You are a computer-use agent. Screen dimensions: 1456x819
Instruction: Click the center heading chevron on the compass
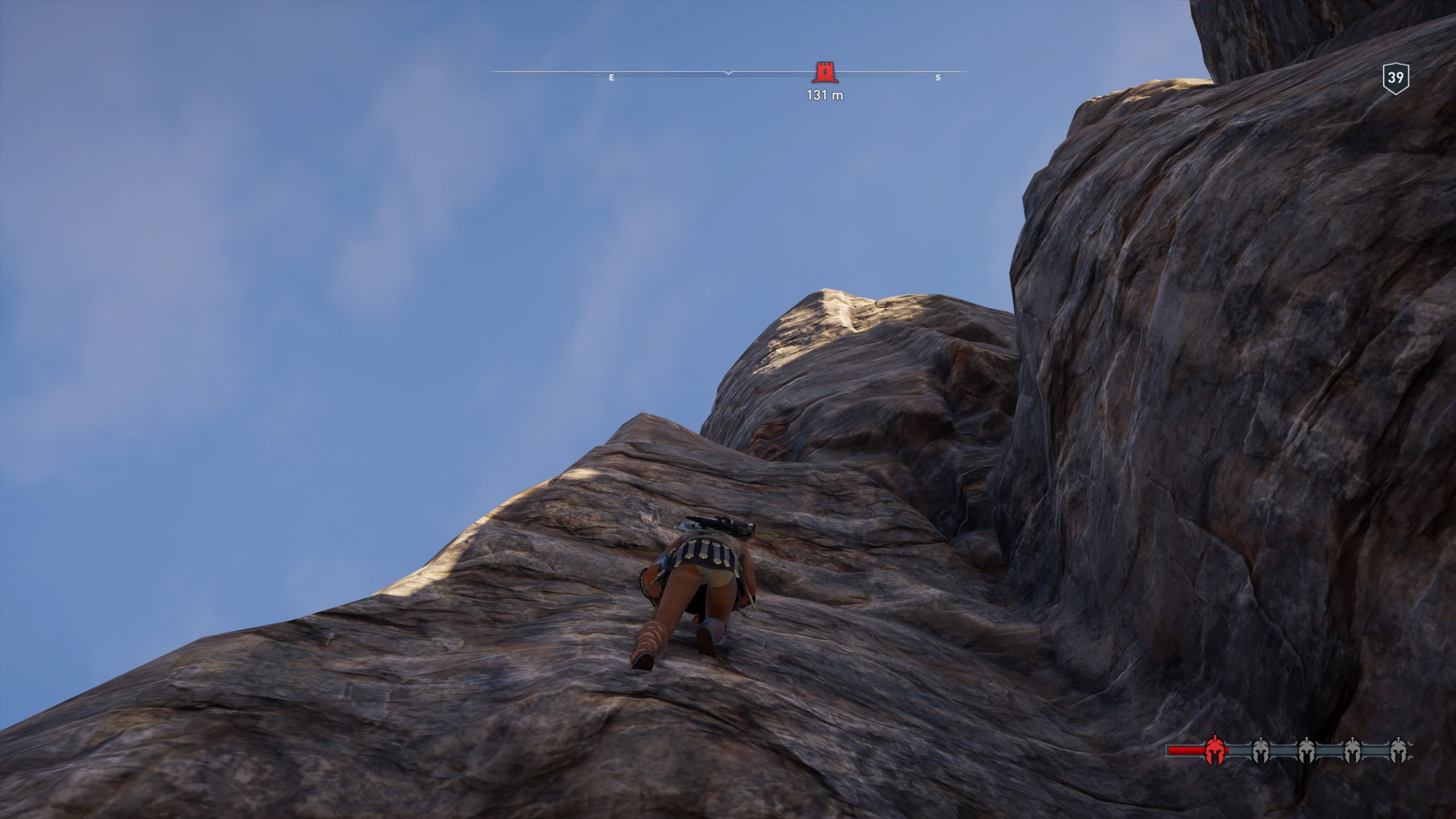[x=728, y=74]
